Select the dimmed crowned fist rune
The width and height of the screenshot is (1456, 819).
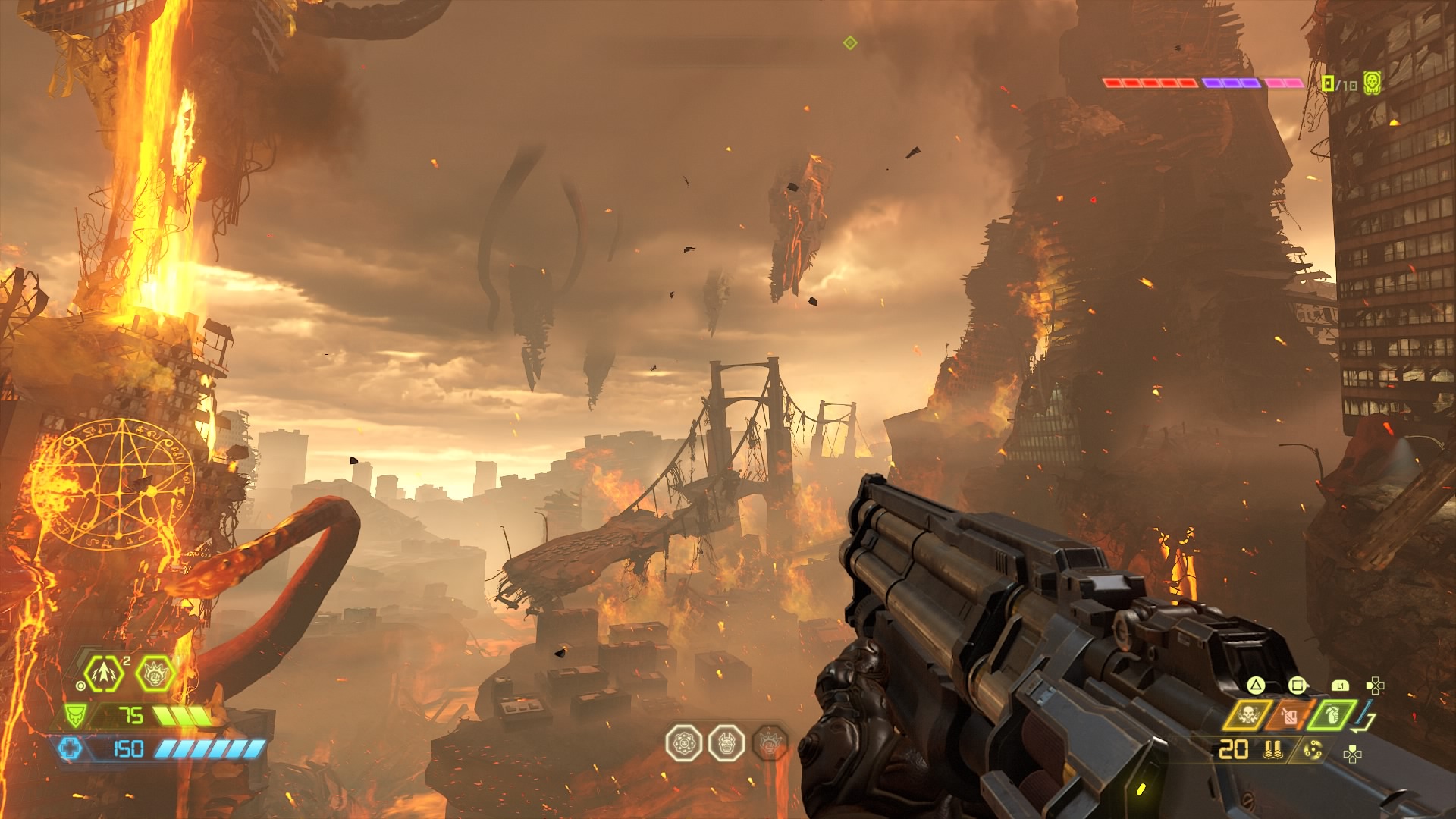click(770, 742)
